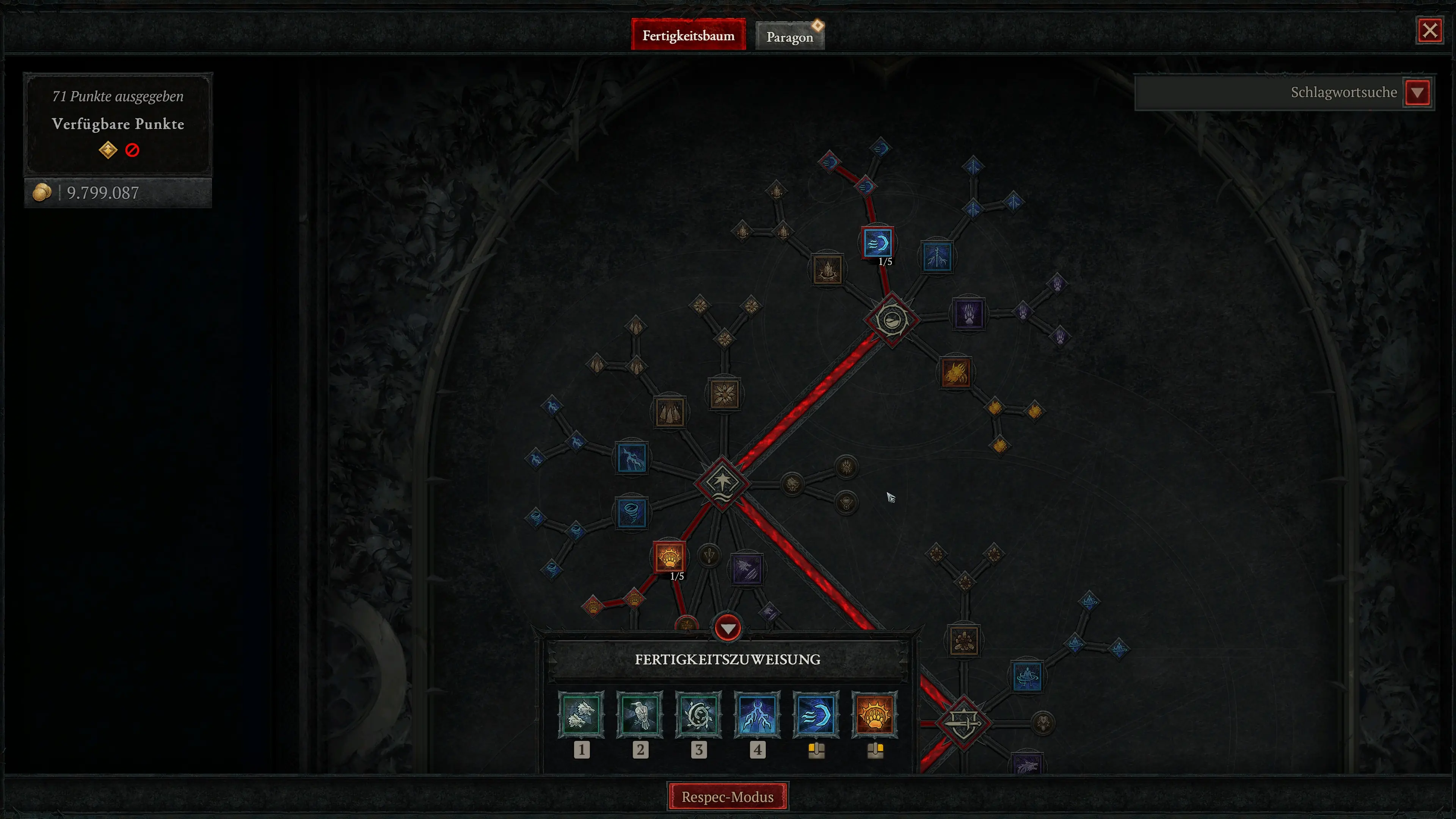Switch to the Paragon tab
This screenshot has height=819, width=1456.
point(789,35)
